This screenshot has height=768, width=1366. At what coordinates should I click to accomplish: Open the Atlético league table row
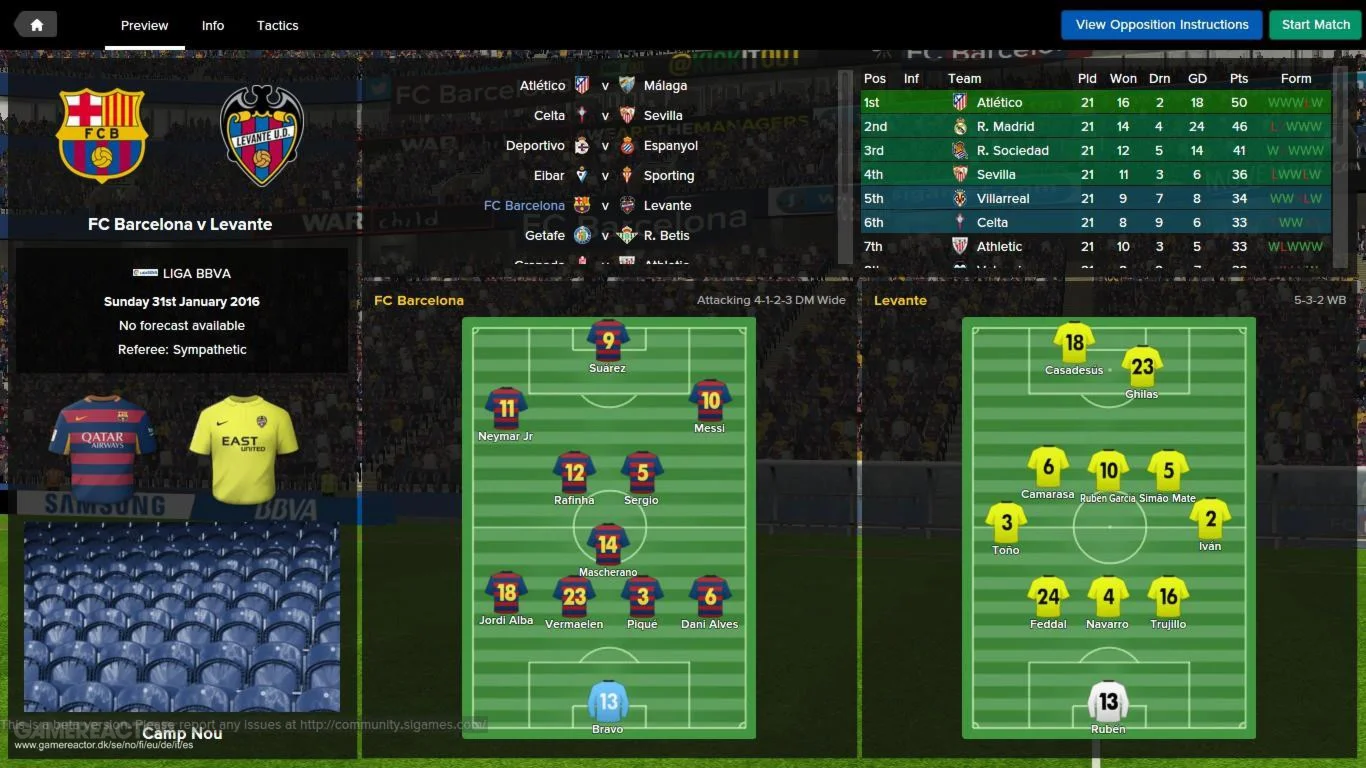[x=1095, y=102]
